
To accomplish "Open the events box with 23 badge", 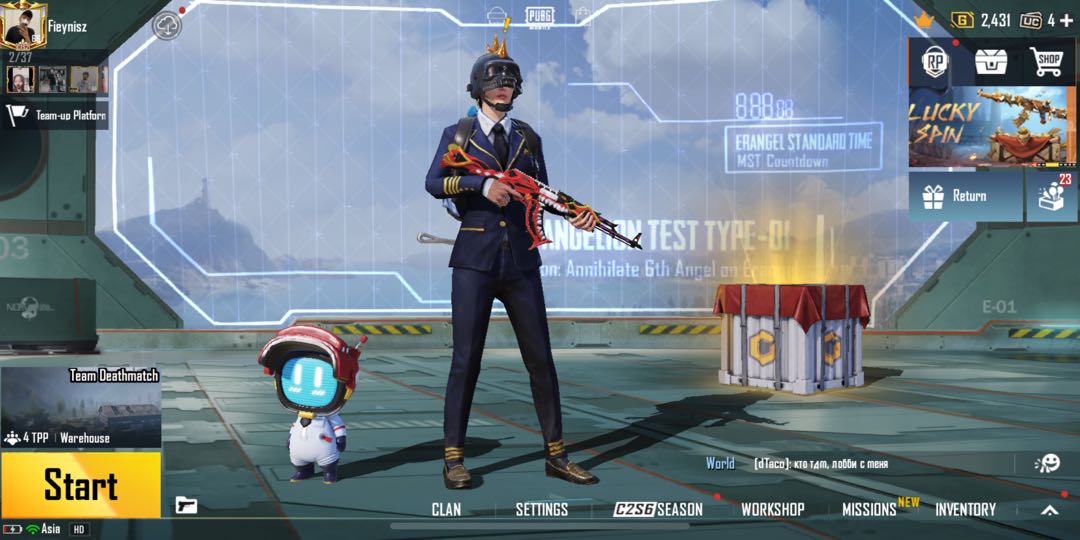I will [x=1053, y=195].
